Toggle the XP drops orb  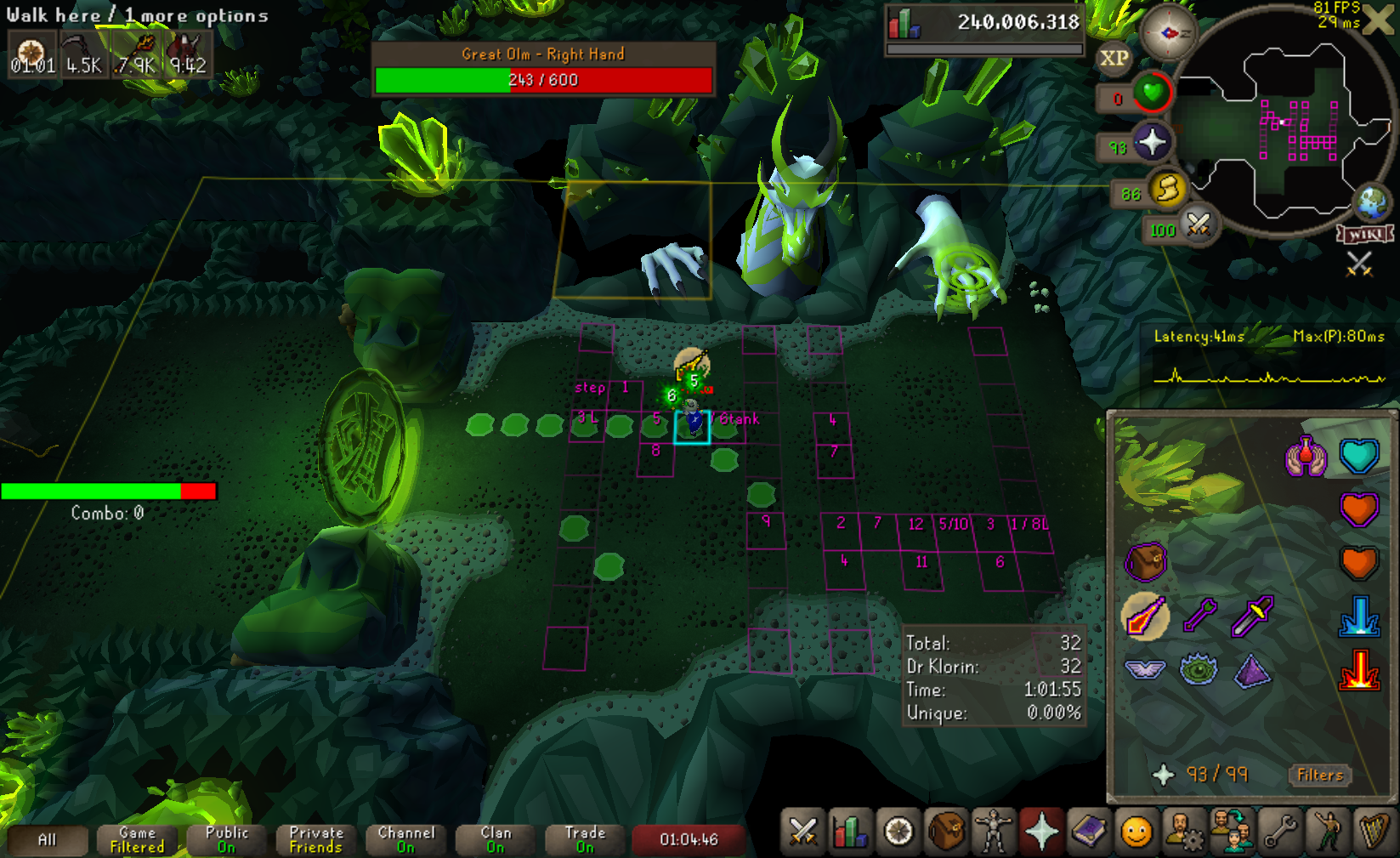[1114, 59]
